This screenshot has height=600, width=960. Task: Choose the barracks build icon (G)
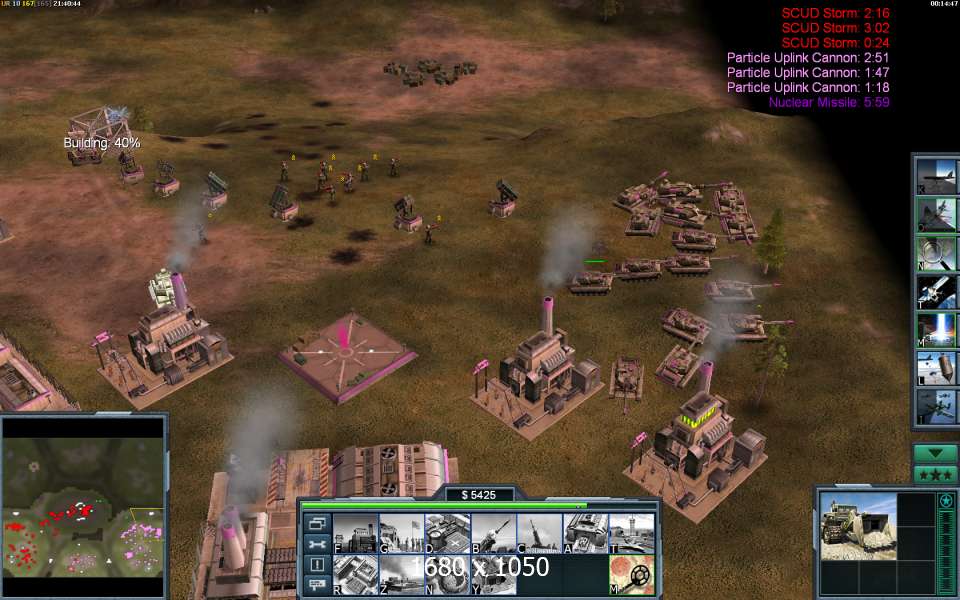401,533
